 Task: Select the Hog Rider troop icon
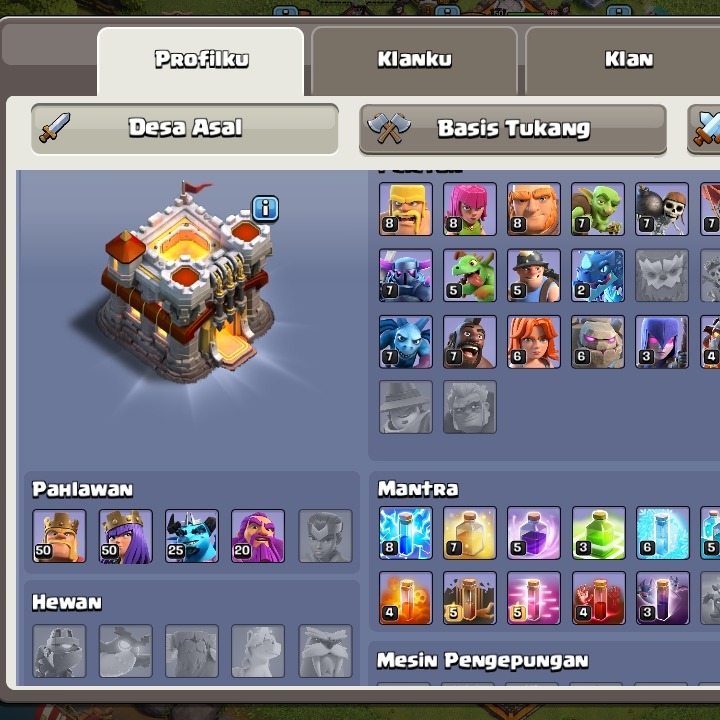[470, 342]
